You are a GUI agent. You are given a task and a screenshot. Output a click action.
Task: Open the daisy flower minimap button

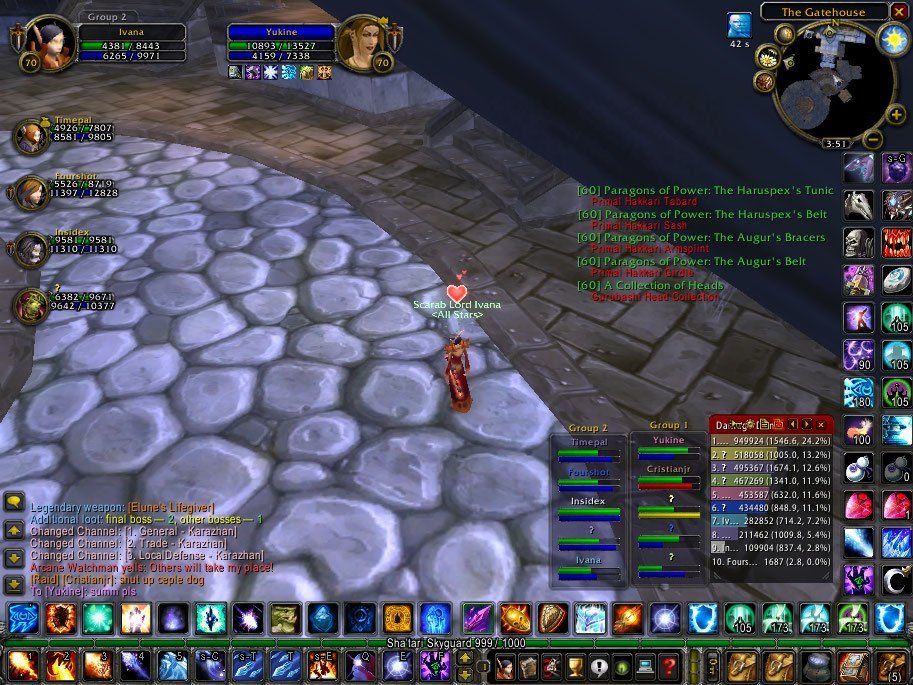[x=767, y=59]
